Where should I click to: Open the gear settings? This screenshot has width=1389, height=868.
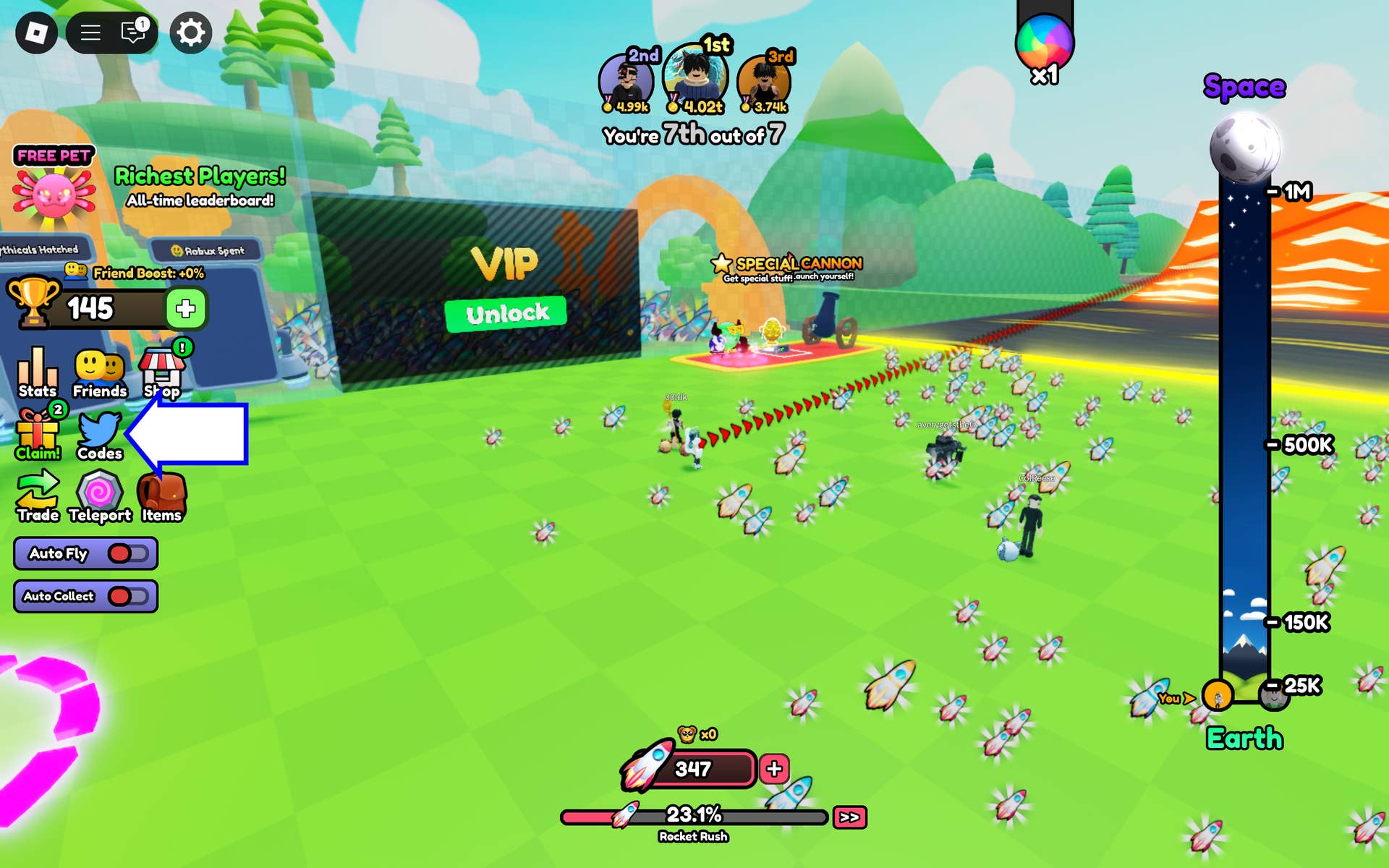(191, 33)
